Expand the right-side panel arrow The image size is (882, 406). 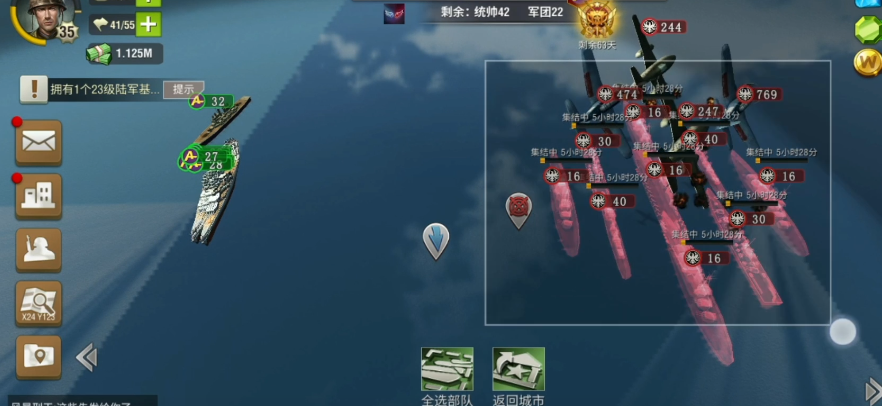pyautogui.click(x=872, y=390)
